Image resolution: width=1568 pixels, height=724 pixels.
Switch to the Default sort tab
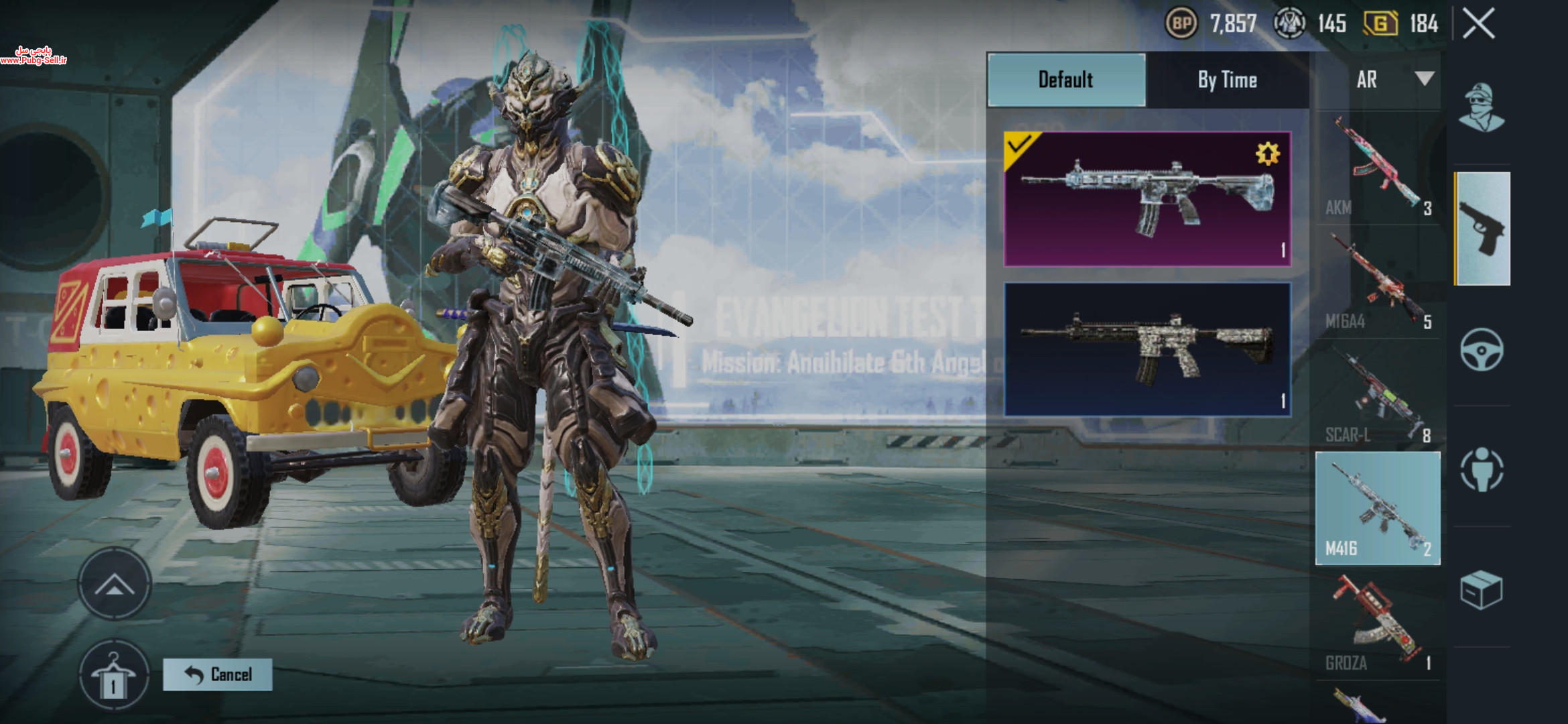(x=1066, y=80)
